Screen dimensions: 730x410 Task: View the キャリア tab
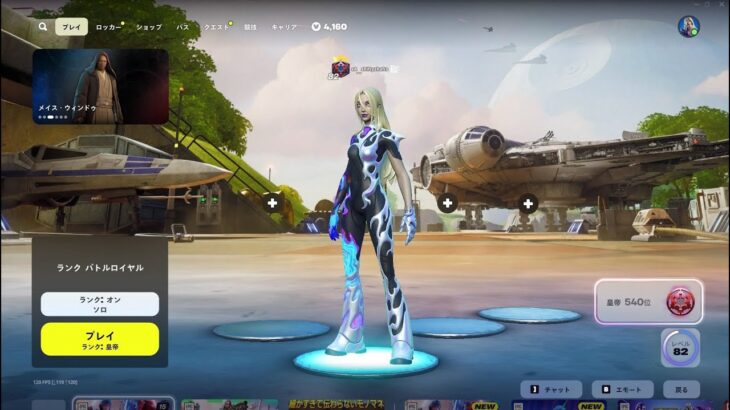click(284, 27)
